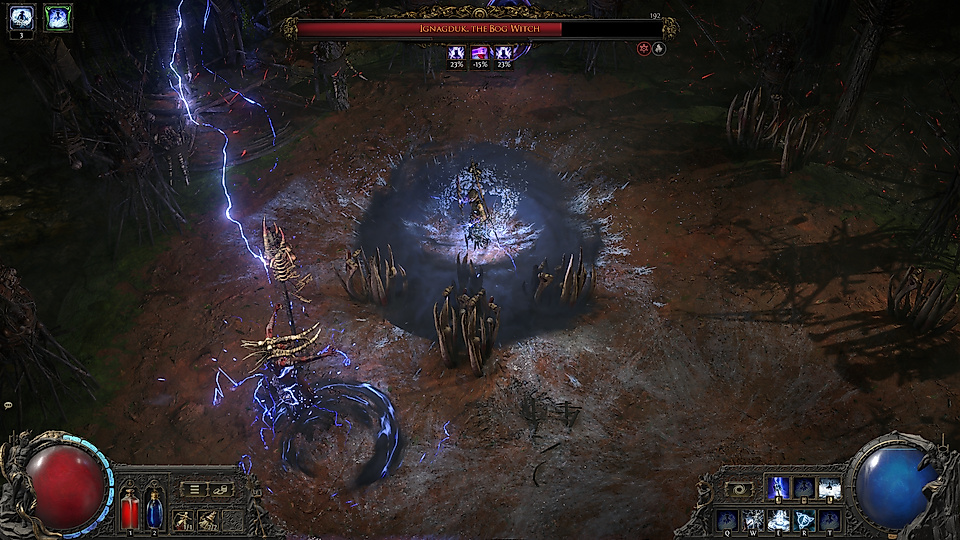Viewport: 960px width, 540px height.
Task: Use the red life flask
Action: pyautogui.click(x=130, y=507)
